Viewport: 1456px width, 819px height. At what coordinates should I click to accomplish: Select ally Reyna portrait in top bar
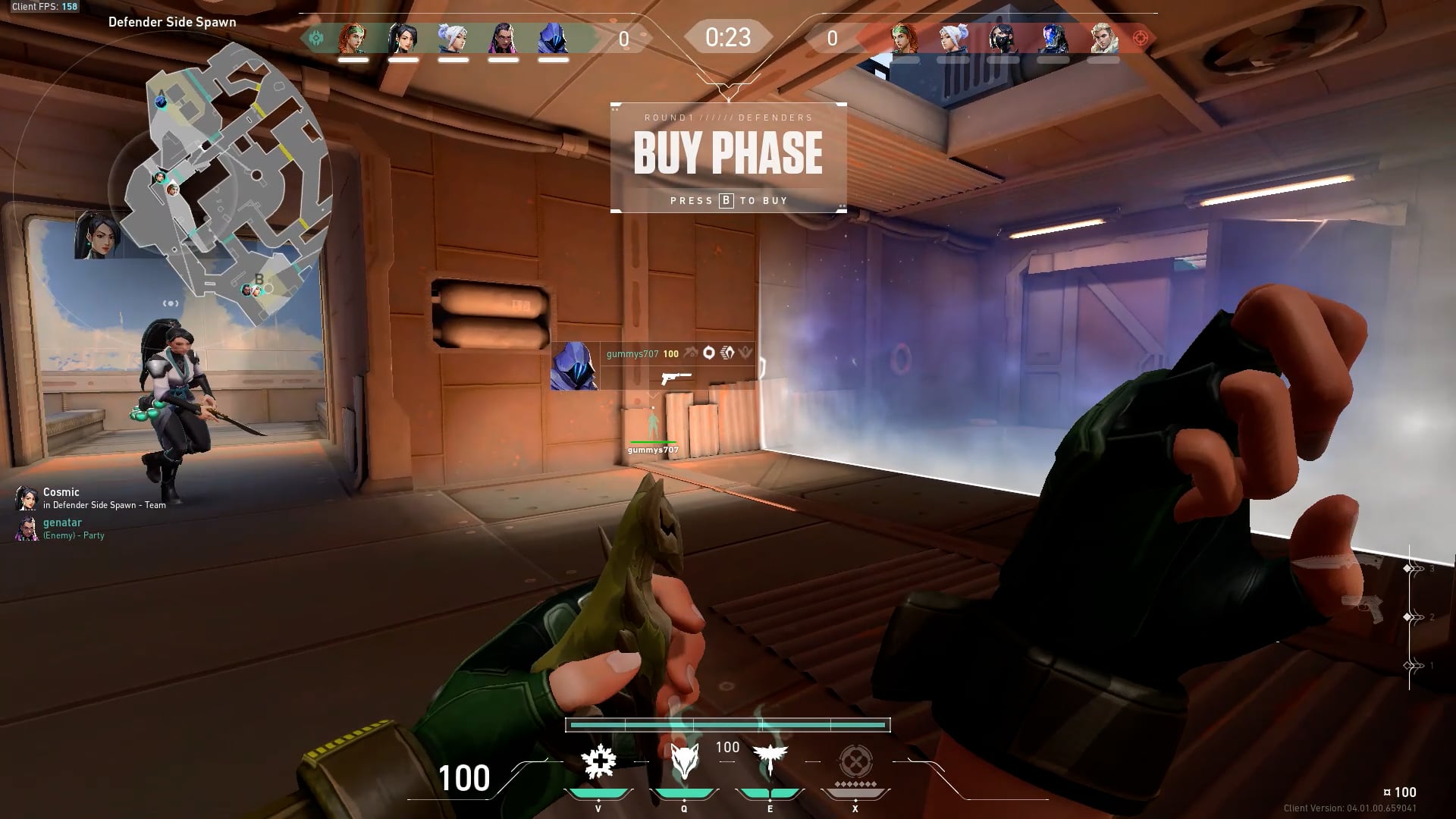pyautogui.click(x=503, y=38)
